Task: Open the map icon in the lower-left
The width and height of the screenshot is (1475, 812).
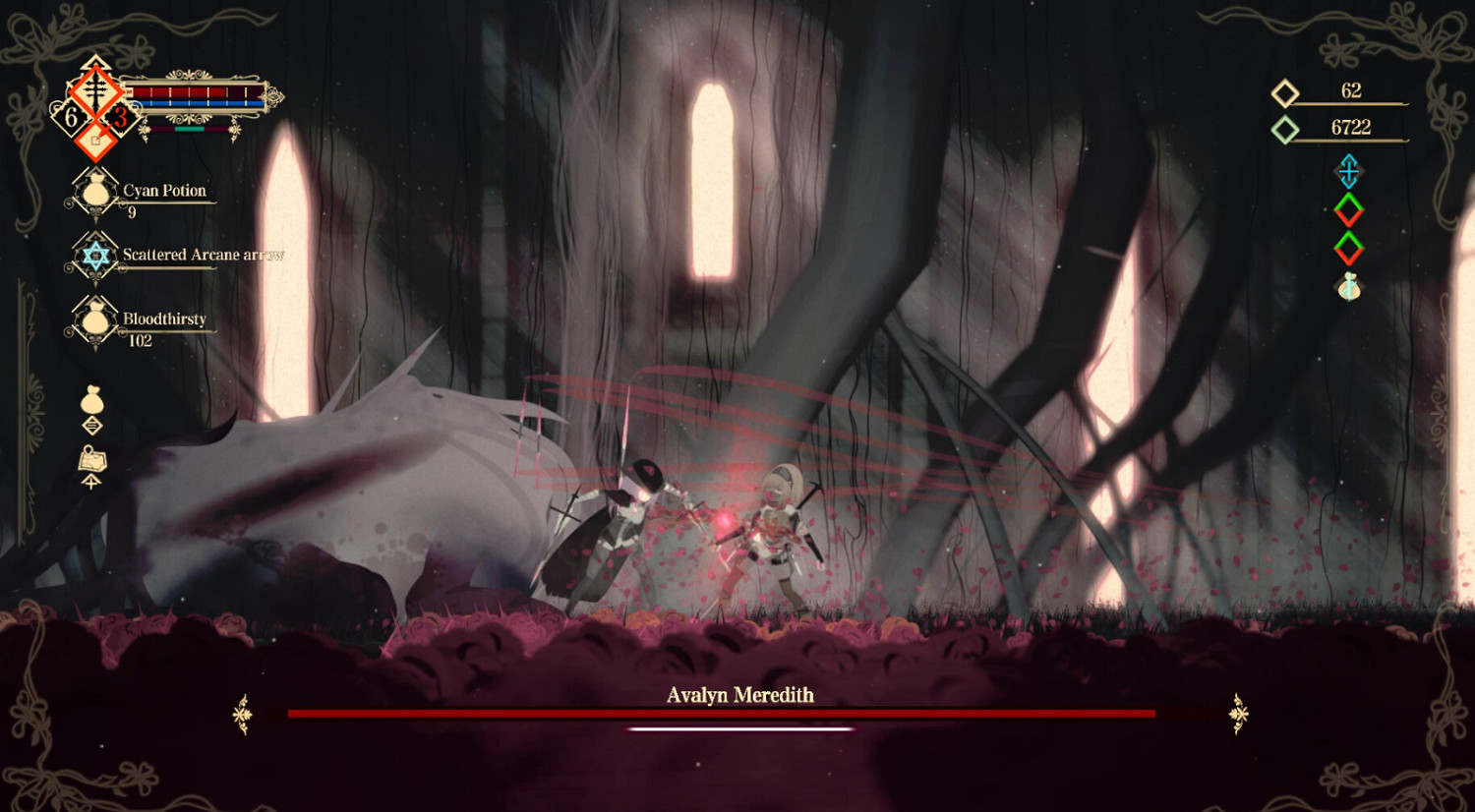Action: point(91,458)
